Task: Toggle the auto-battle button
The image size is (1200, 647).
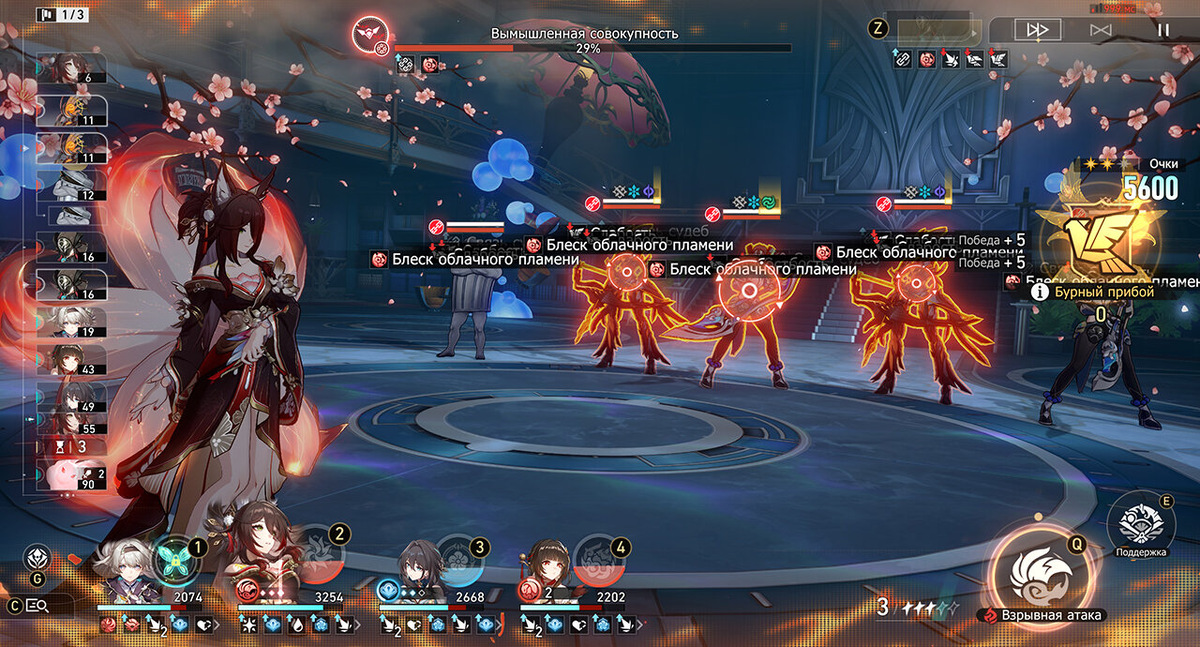Action: coord(1100,30)
